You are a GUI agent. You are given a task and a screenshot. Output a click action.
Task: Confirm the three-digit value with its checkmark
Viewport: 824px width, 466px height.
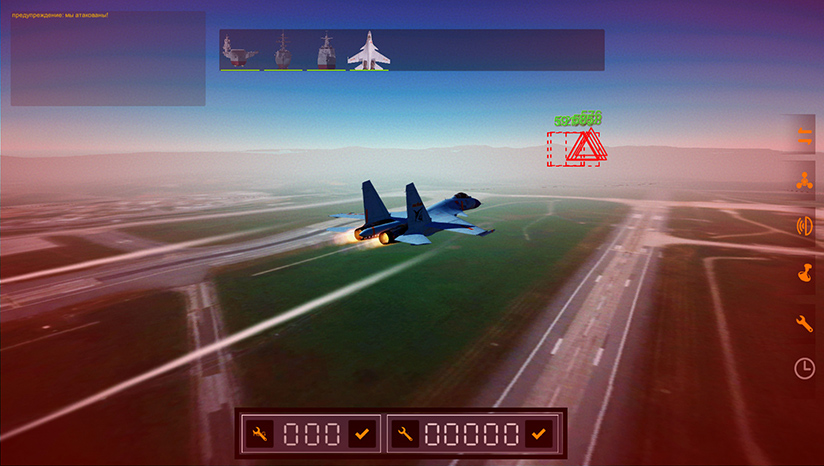click(x=359, y=434)
